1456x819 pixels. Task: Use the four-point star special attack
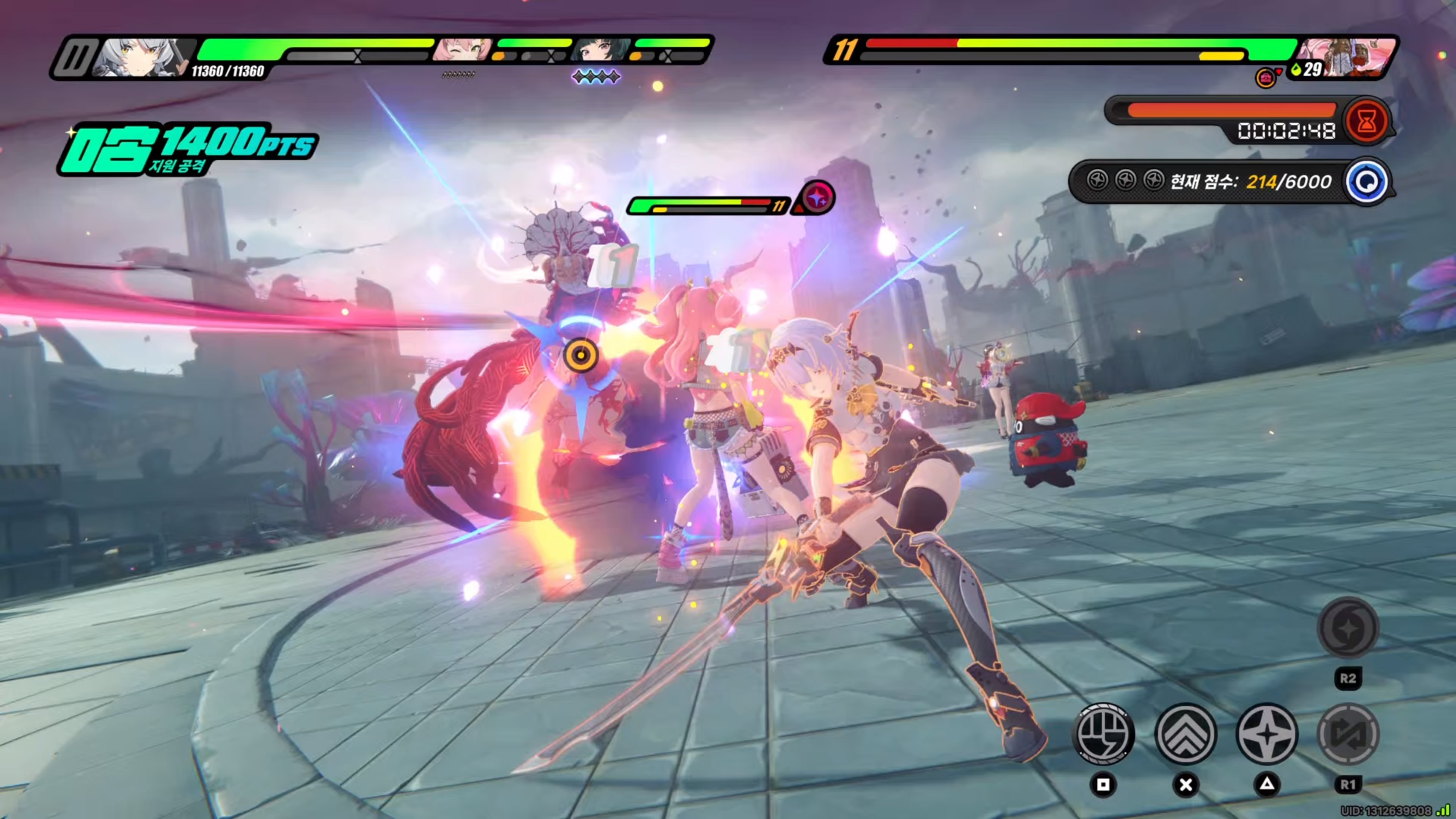(1267, 734)
